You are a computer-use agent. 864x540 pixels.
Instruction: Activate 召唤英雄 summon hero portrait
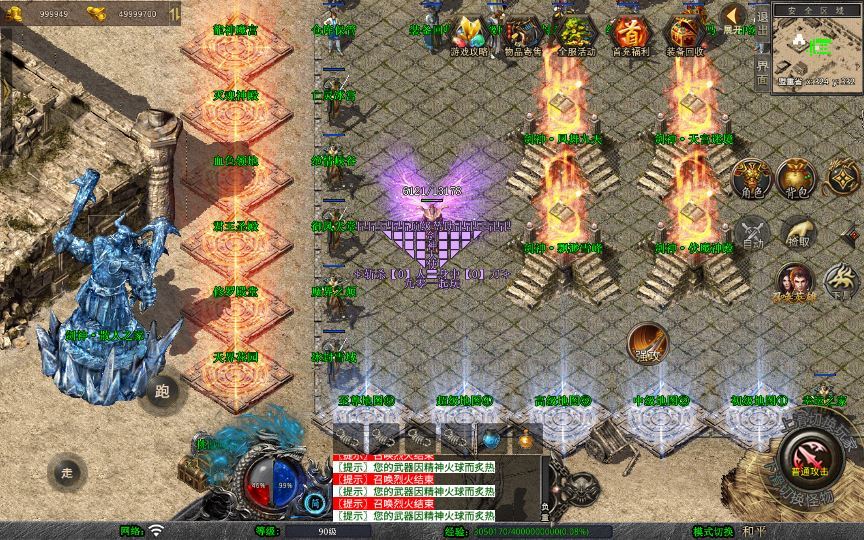click(795, 280)
